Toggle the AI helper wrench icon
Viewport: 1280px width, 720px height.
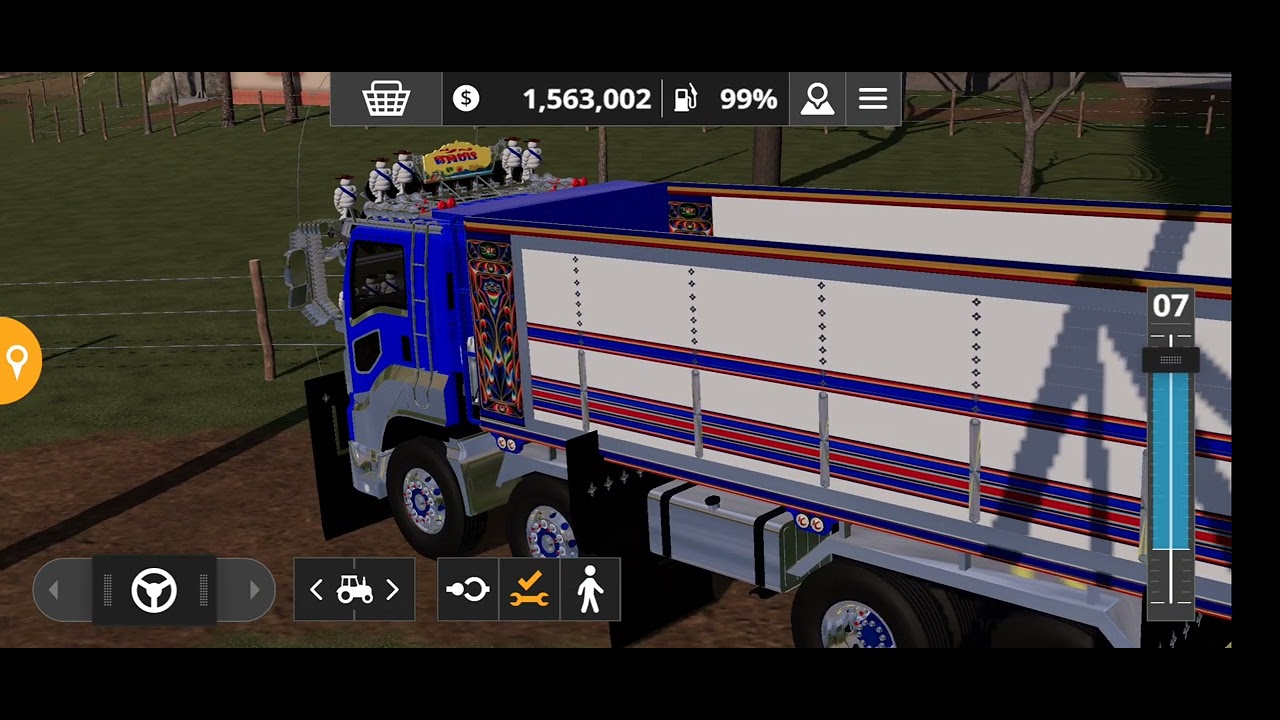pyautogui.click(x=529, y=590)
